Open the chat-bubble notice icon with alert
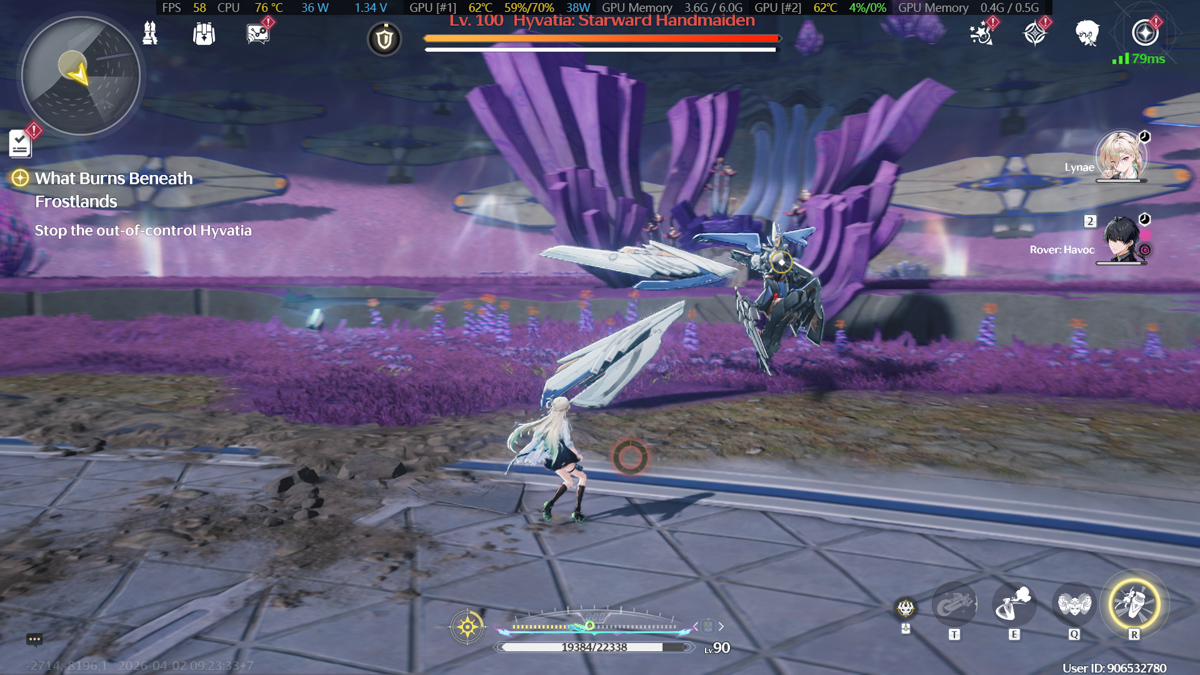The height and width of the screenshot is (675, 1200). tap(258, 34)
